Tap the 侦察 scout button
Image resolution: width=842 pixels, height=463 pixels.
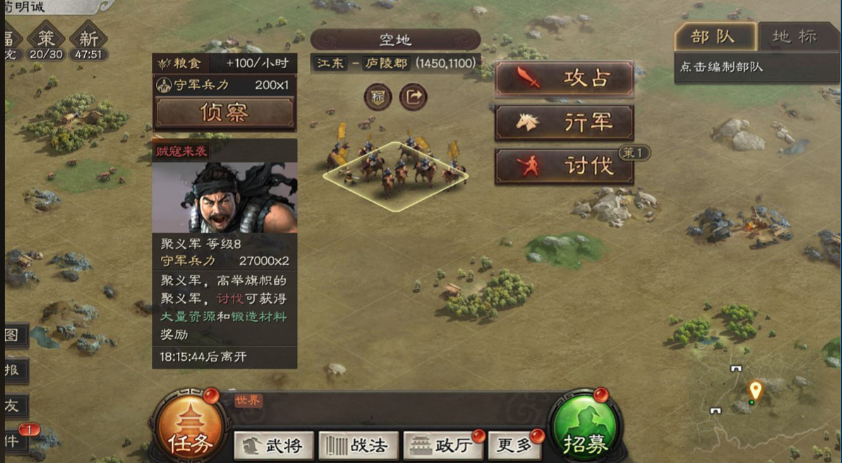click(x=224, y=113)
